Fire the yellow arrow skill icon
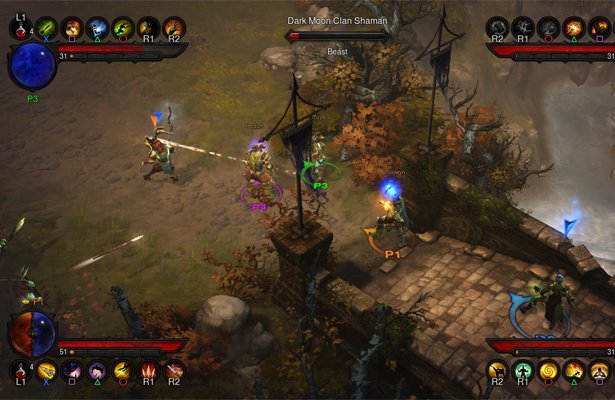Screen dimensions: 615x400 coord(47,372)
